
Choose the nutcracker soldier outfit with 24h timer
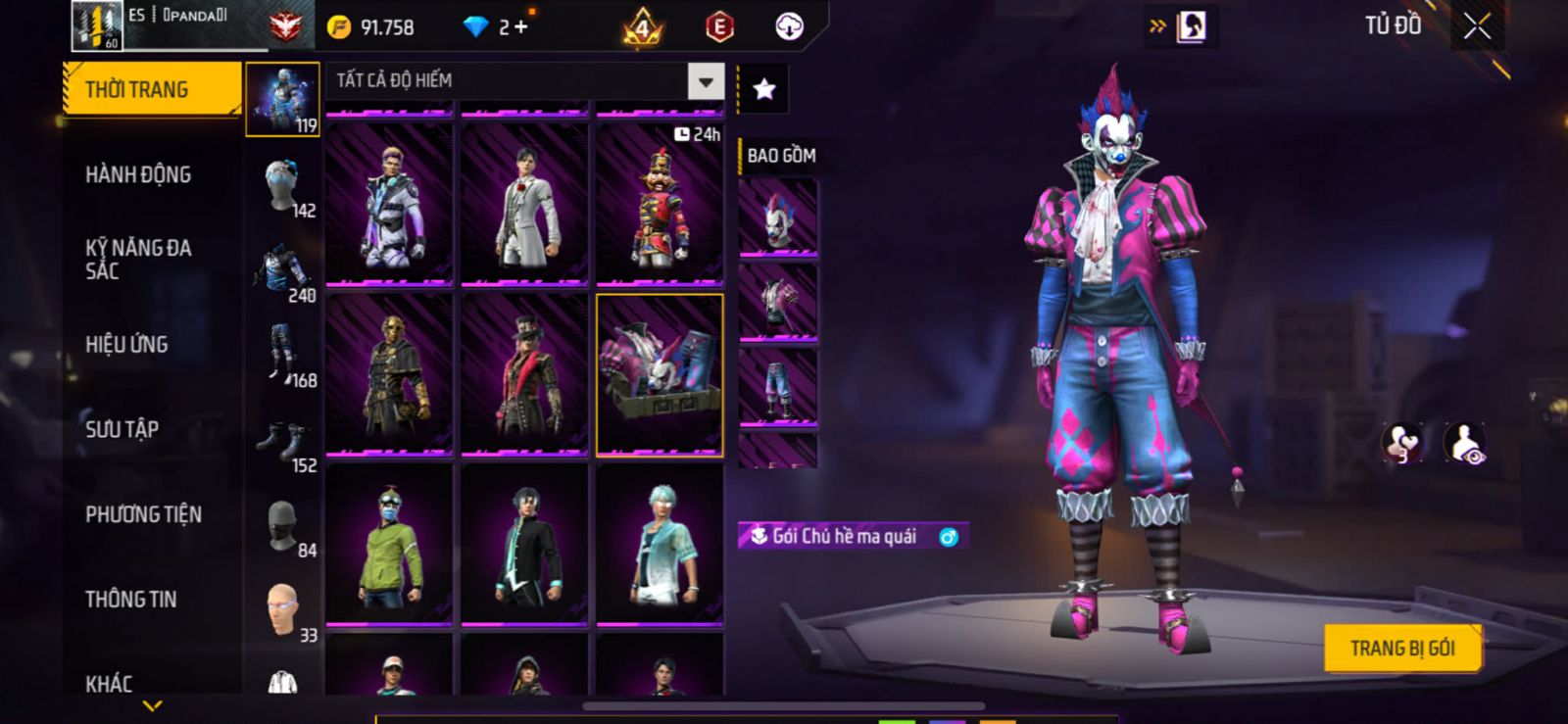click(x=660, y=204)
